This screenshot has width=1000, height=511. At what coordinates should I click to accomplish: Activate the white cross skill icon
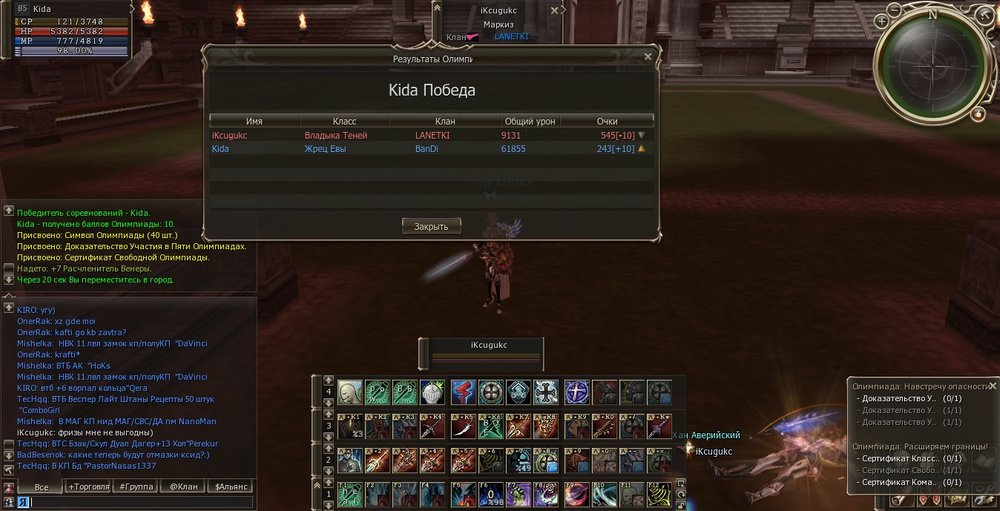tap(547, 391)
